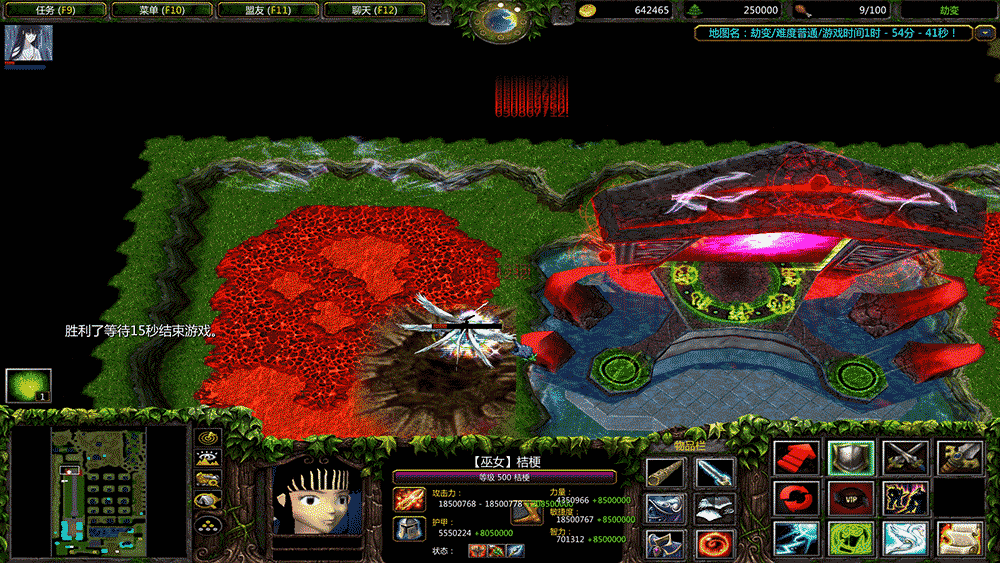Image resolution: width=1000 pixels, height=563 pixels.
Task: Open formation toggle button beside minimap
Action: pos(208,523)
